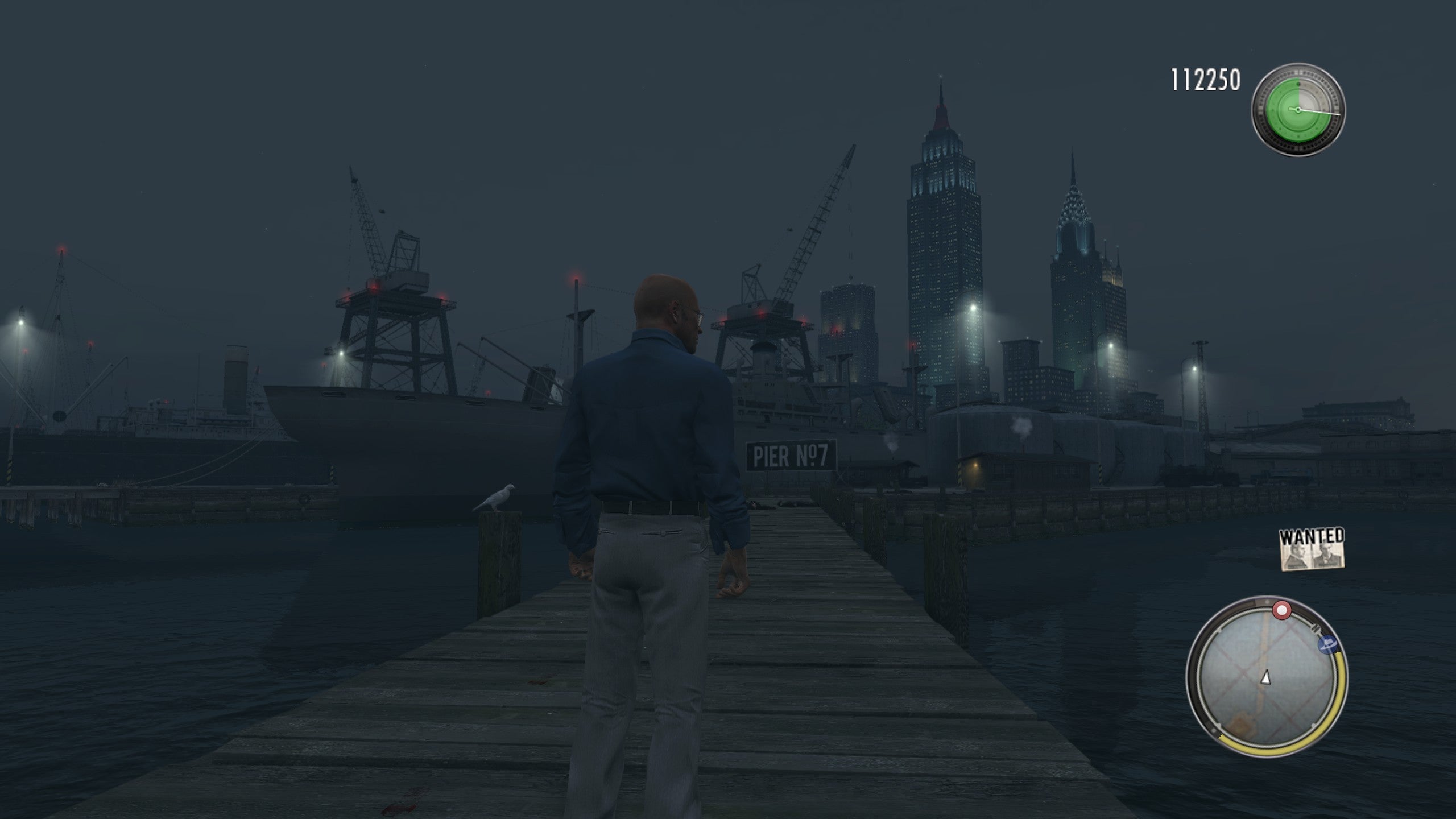Click the white player arrow on minimap

(1265, 677)
